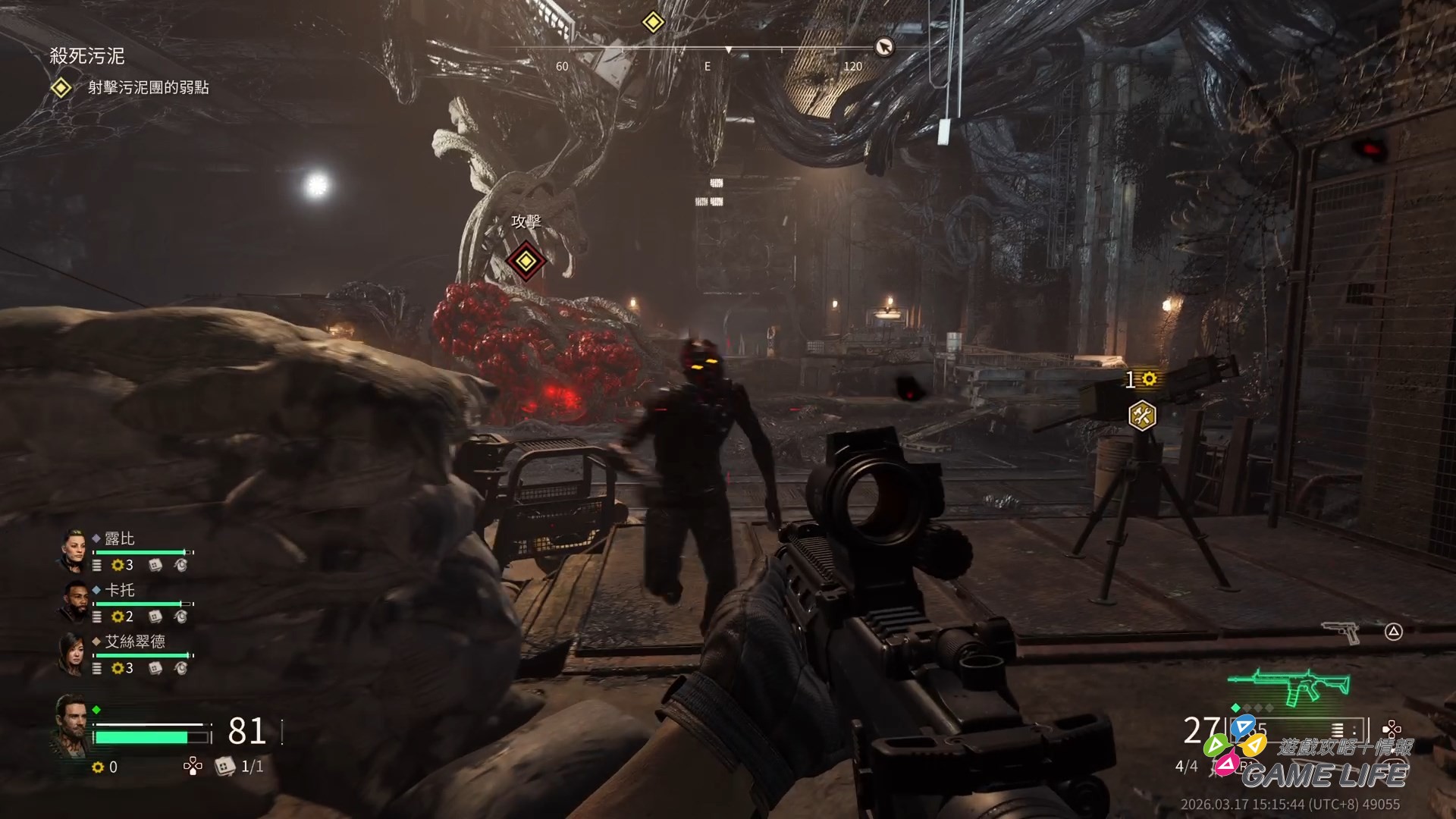Click the E marker on the top compass strip
The image size is (1456, 819).
pos(708,66)
